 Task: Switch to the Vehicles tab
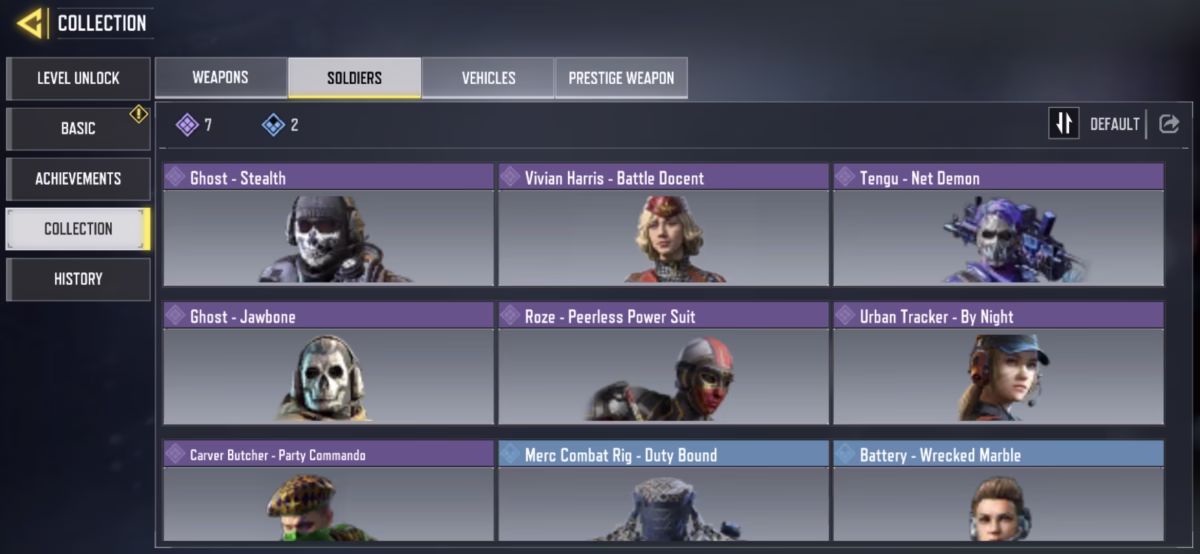488,78
